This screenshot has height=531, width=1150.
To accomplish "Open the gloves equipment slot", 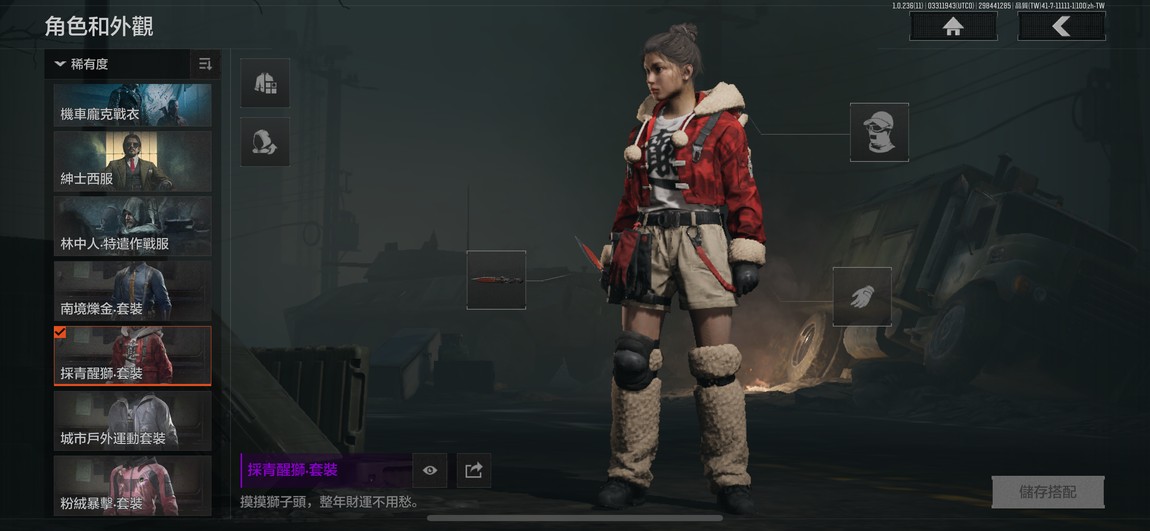I will (862, 296).
